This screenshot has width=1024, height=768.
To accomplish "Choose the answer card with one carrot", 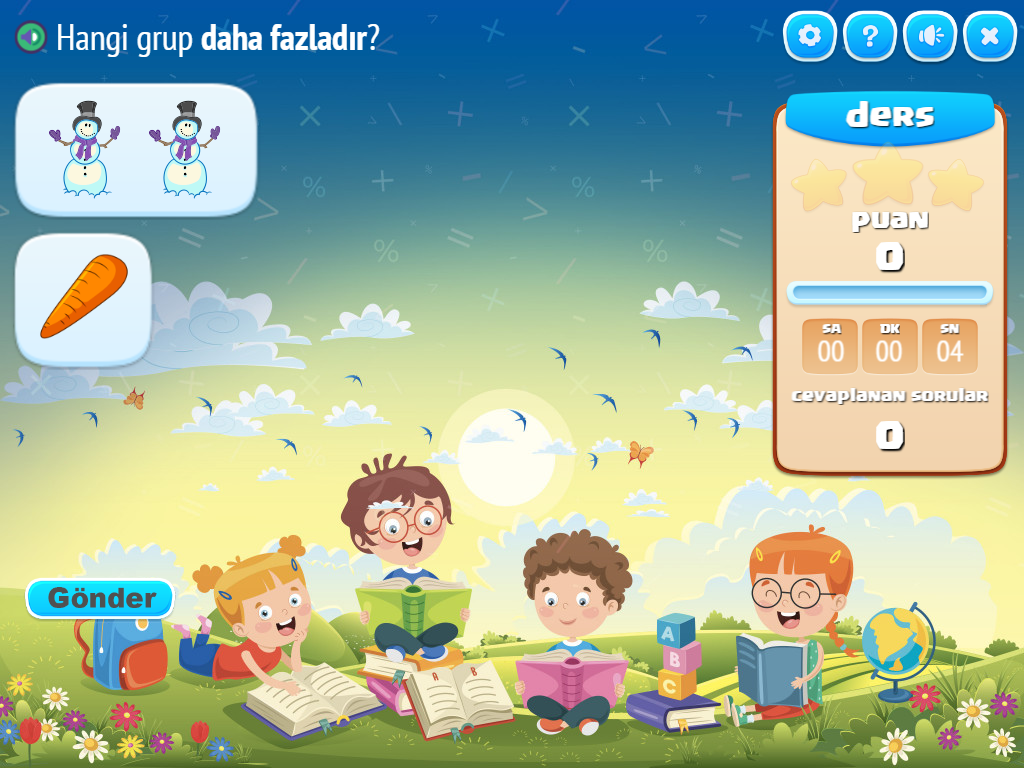I will pos(83,299).
